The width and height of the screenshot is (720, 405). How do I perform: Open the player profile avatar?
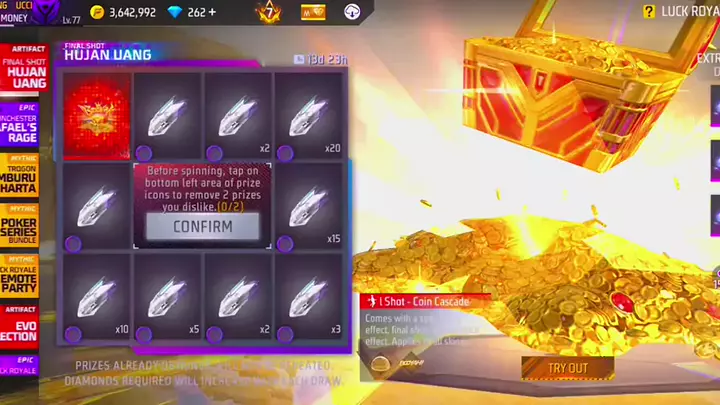(x=47, y=10)
